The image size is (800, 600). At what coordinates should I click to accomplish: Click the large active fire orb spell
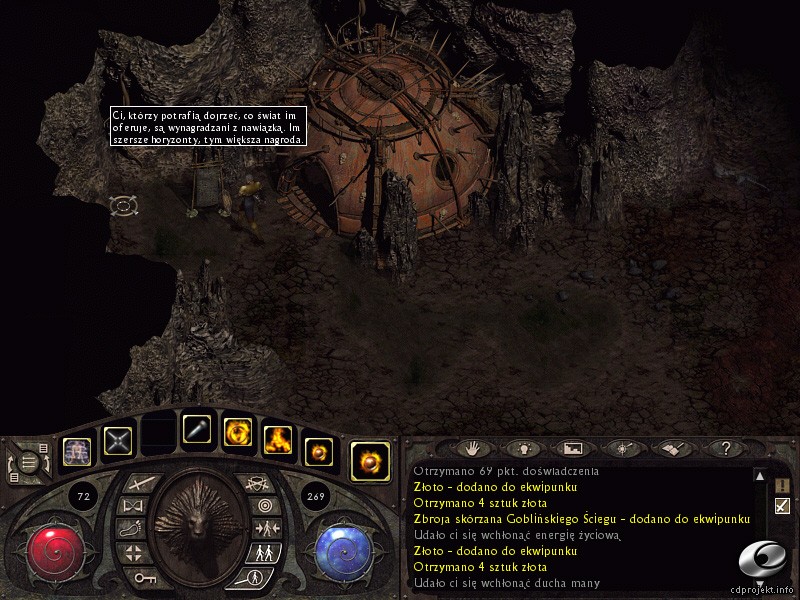(370, 461)
